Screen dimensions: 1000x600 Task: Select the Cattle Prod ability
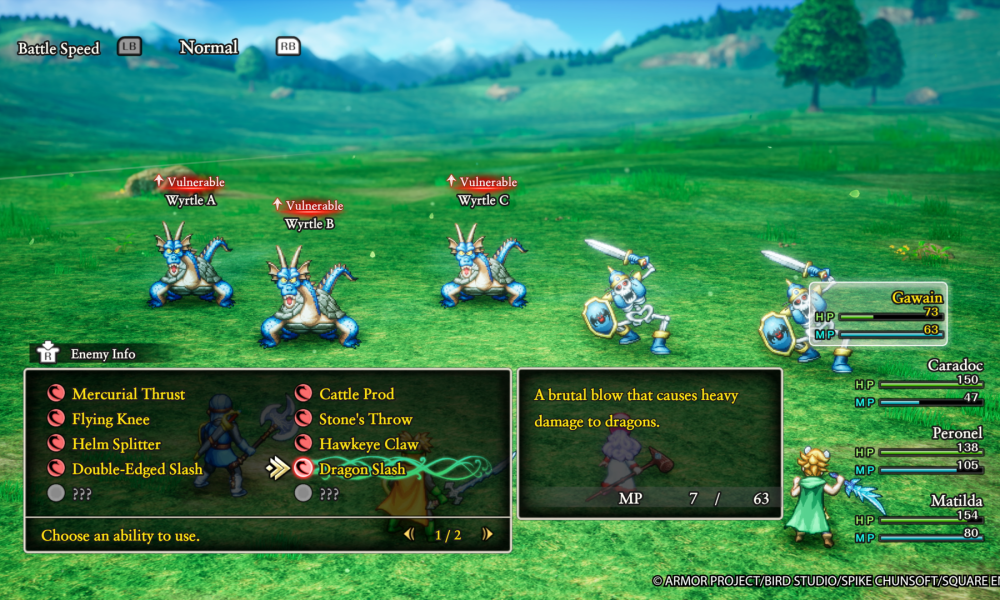pyautogui.click(x=356, y=394)
